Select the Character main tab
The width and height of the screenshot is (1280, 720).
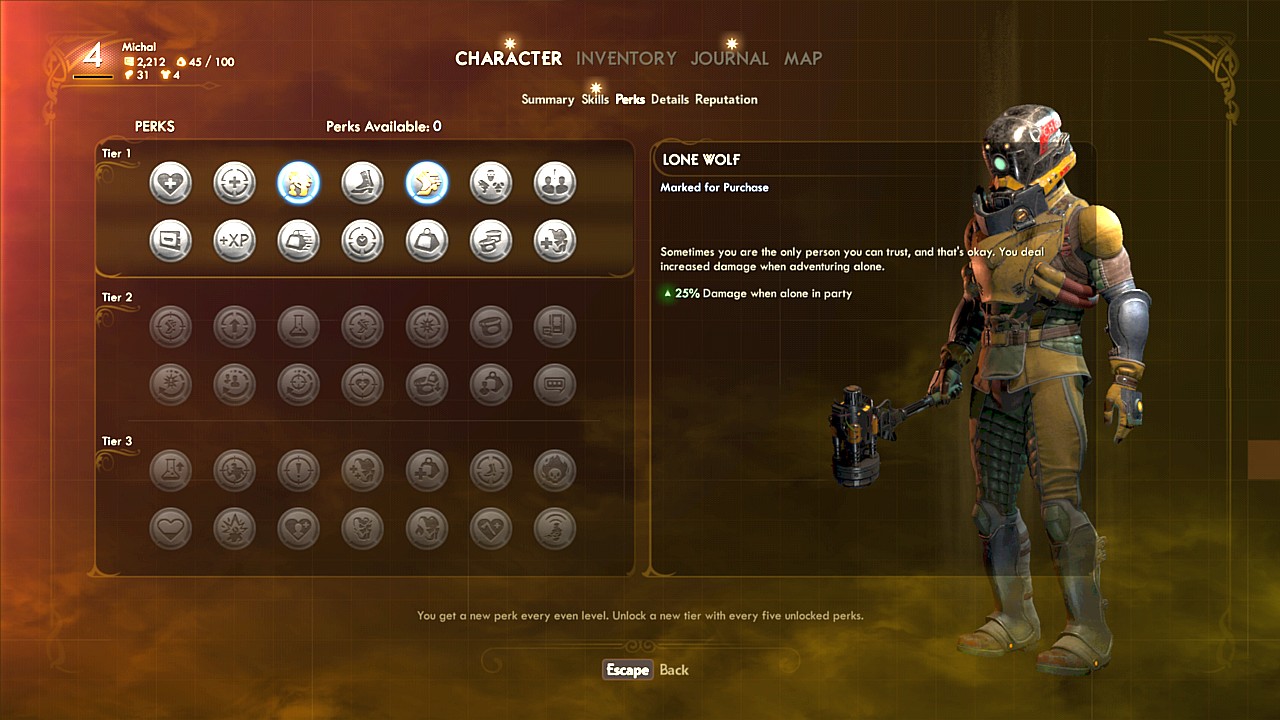coord(508,58)
